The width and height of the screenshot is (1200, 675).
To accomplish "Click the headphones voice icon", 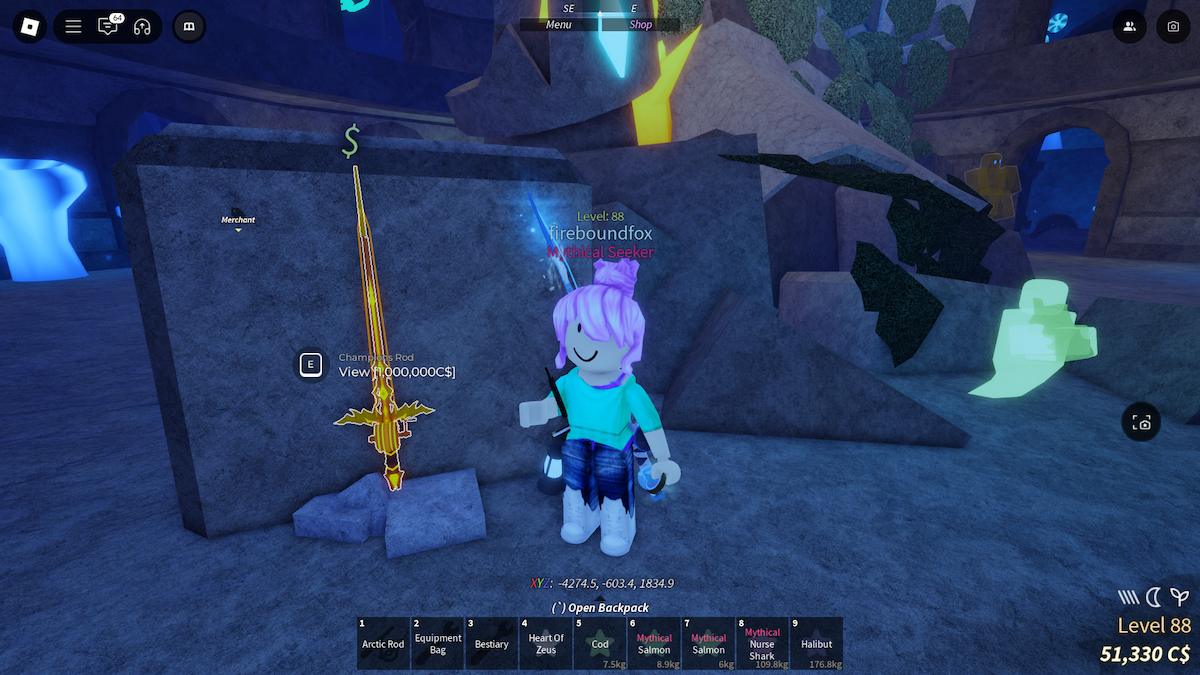I will click(x=141, y=27).
